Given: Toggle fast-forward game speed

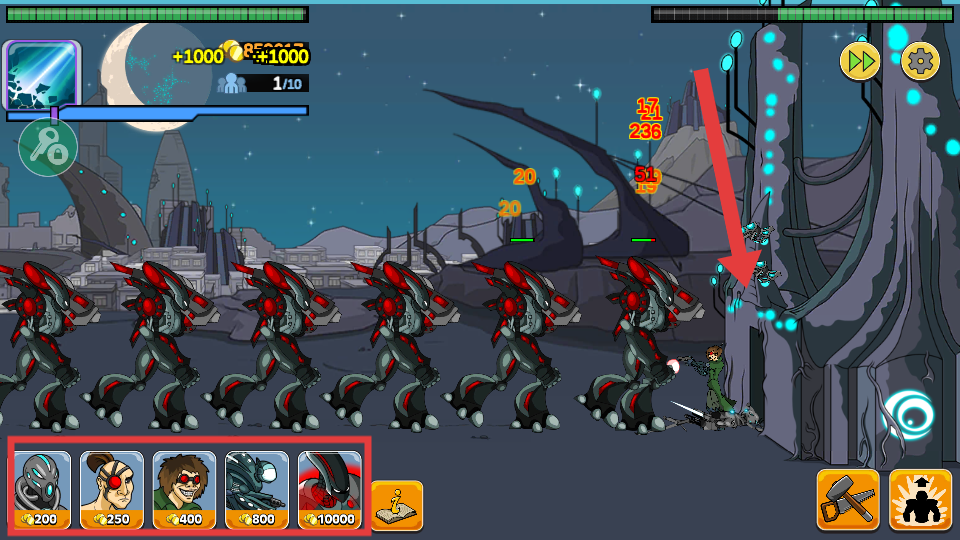Looking at the screenshot, I should coord(859,61).
